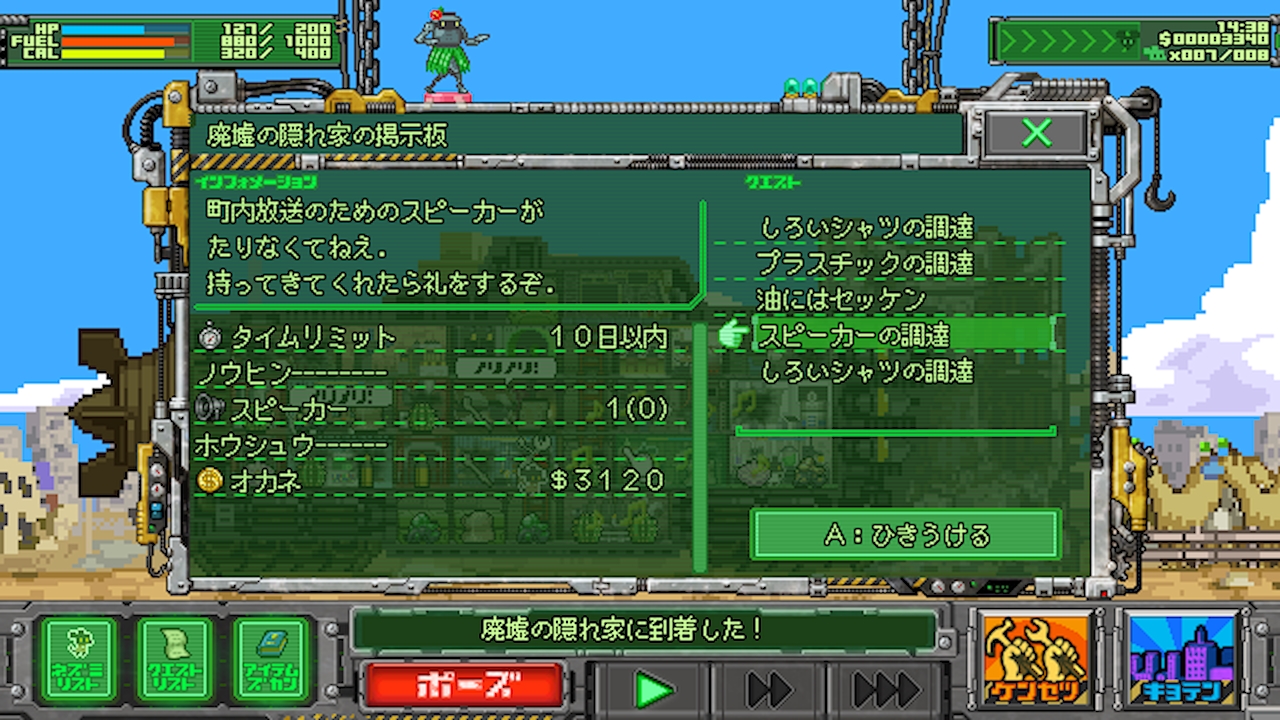Engage double fast-forward speed

click(x=766, y=688)
